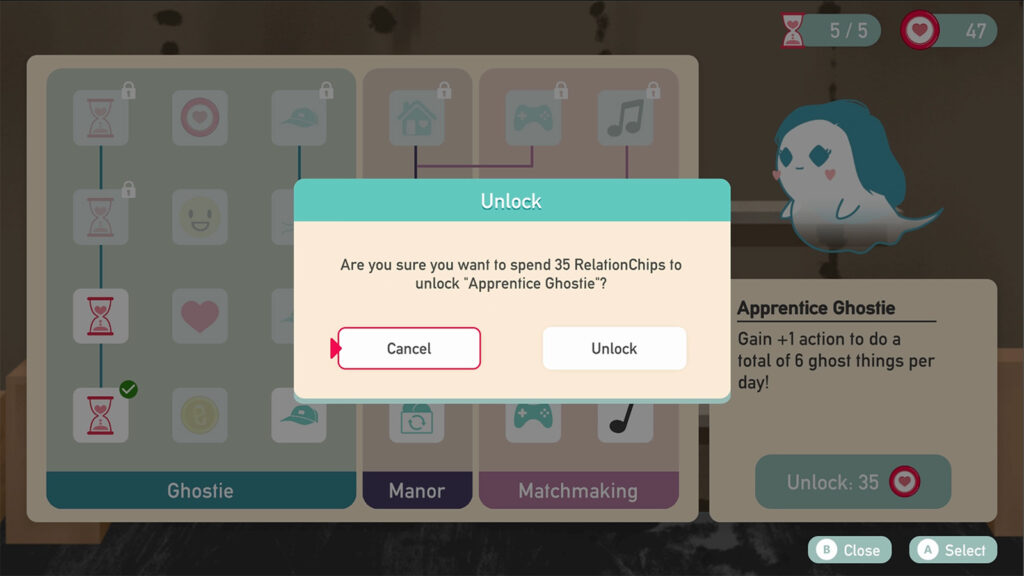
Task: Open the Manor skill category
Action: click(x=417, y=490)
